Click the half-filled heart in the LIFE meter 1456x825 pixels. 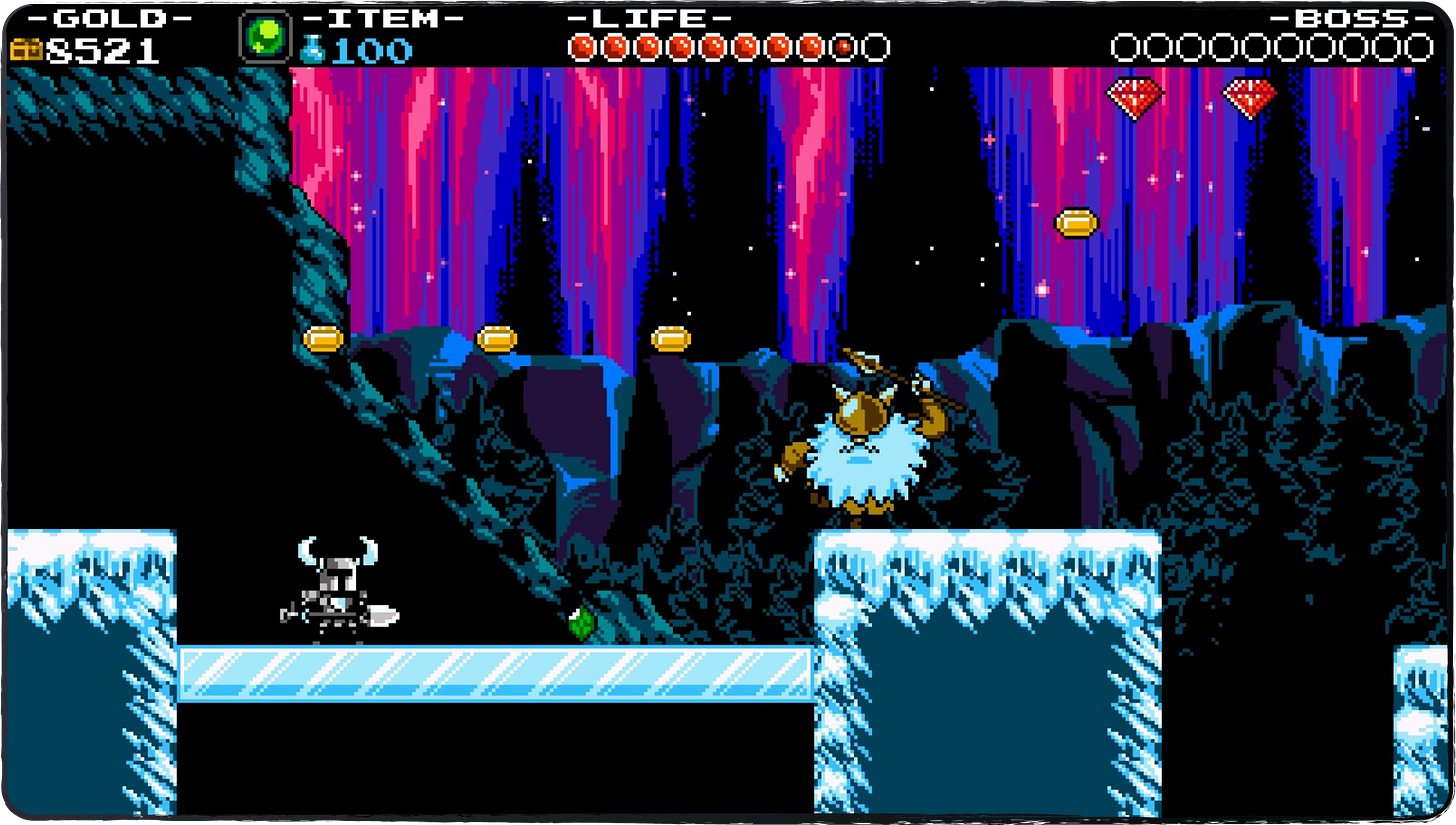(840, 45)
